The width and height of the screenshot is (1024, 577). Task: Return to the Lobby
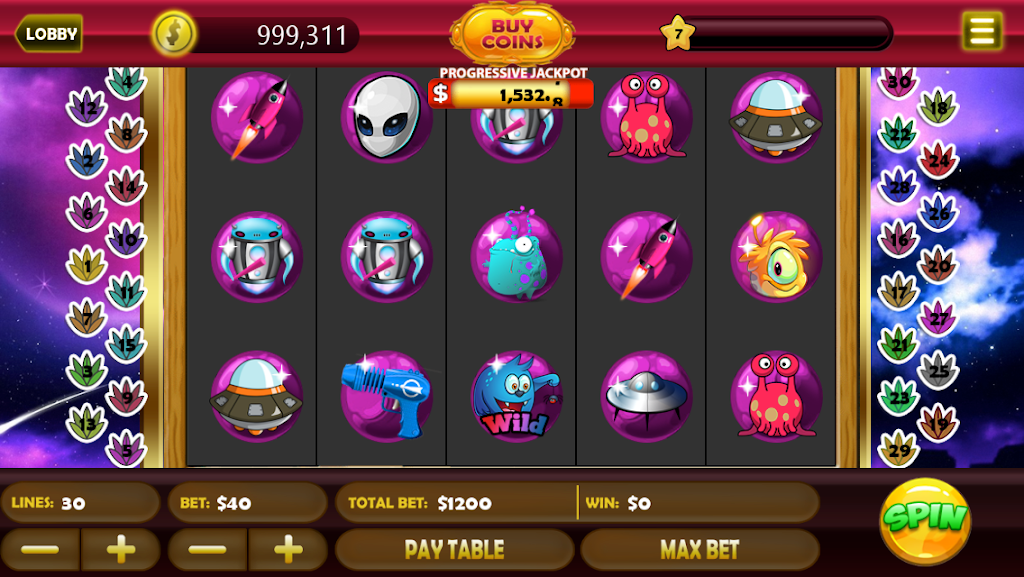49,34
